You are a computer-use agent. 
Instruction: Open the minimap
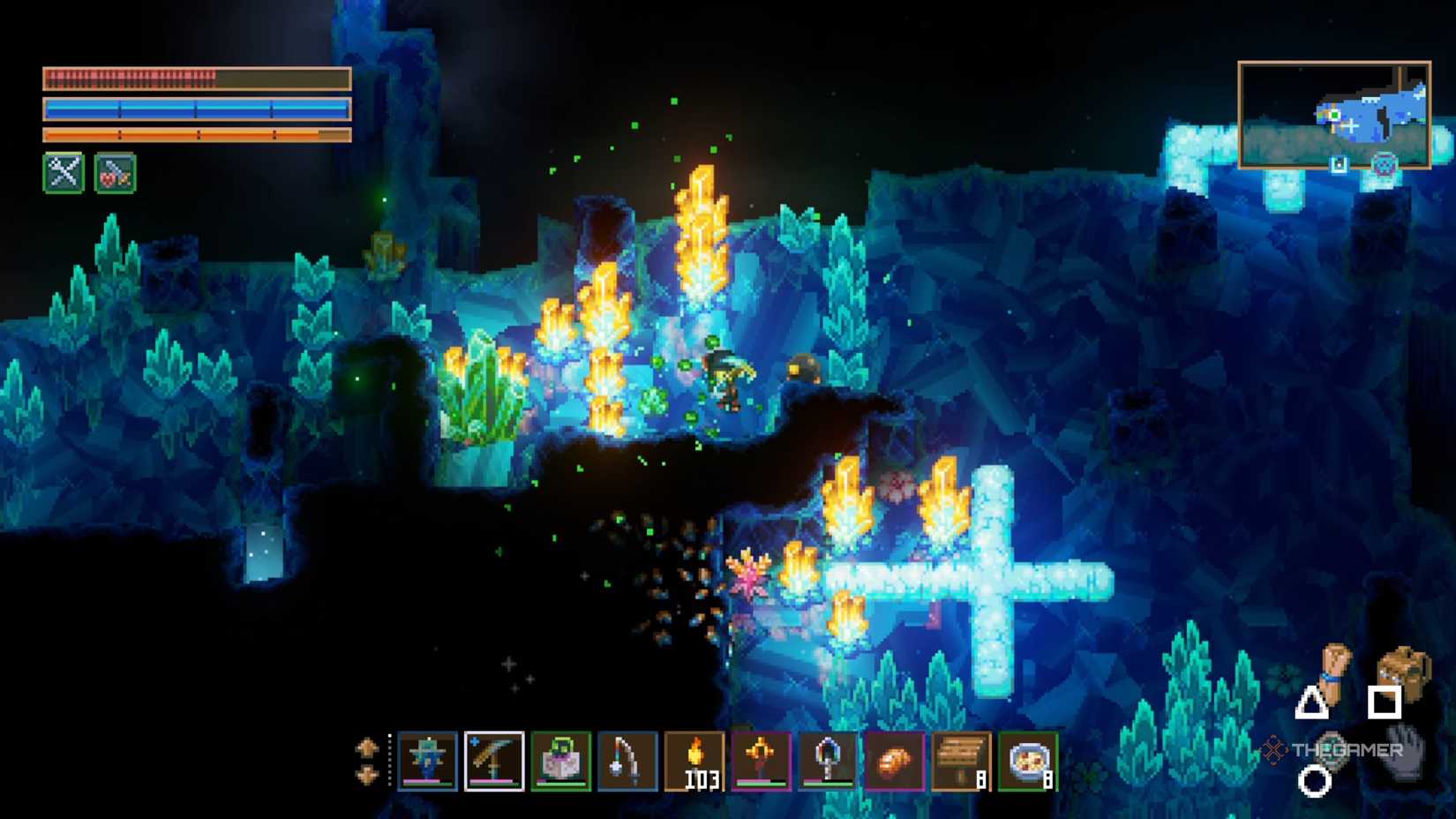1334,115
